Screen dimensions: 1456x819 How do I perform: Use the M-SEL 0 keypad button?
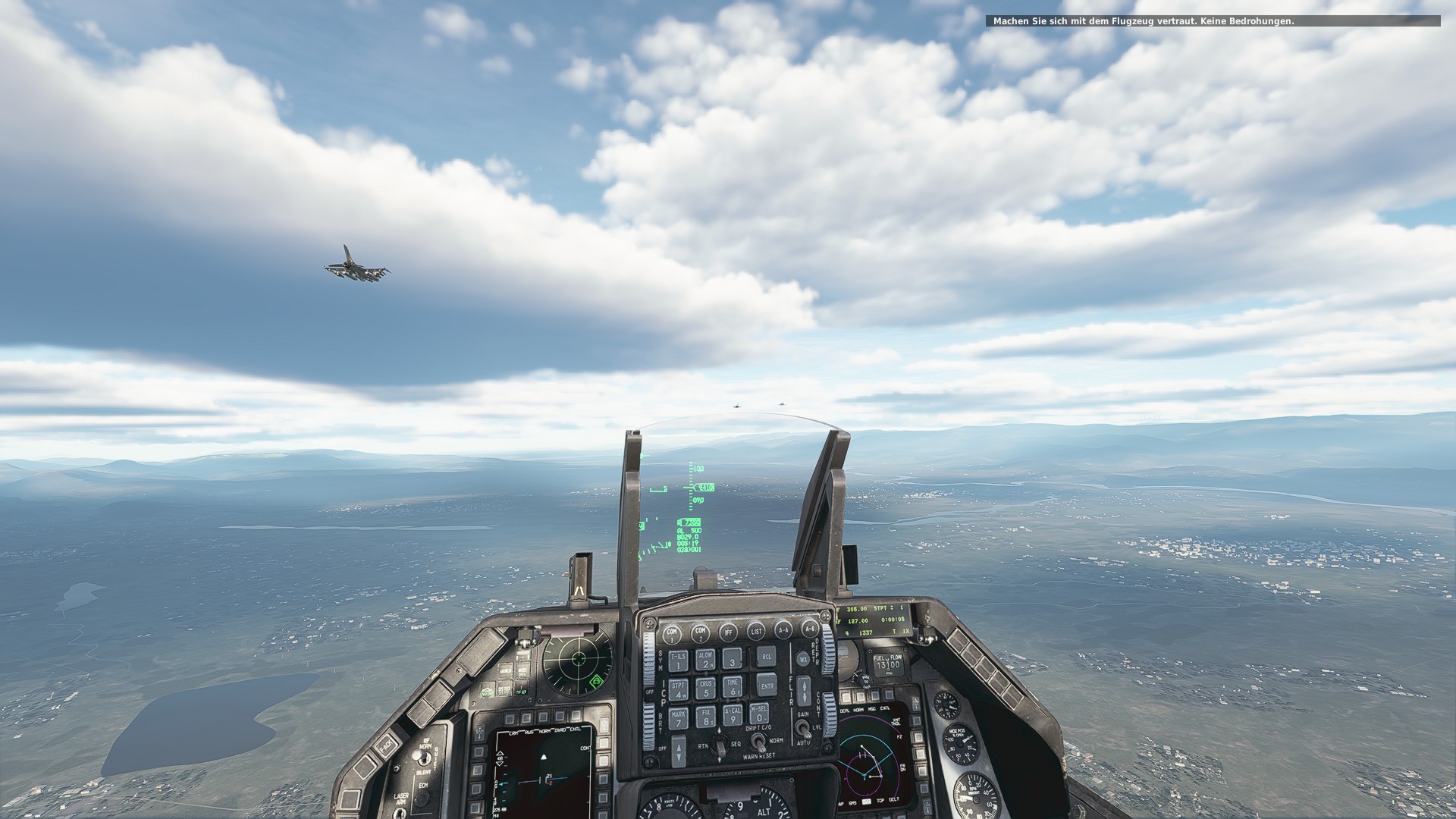pyautogui.click(x=758, y=713)
